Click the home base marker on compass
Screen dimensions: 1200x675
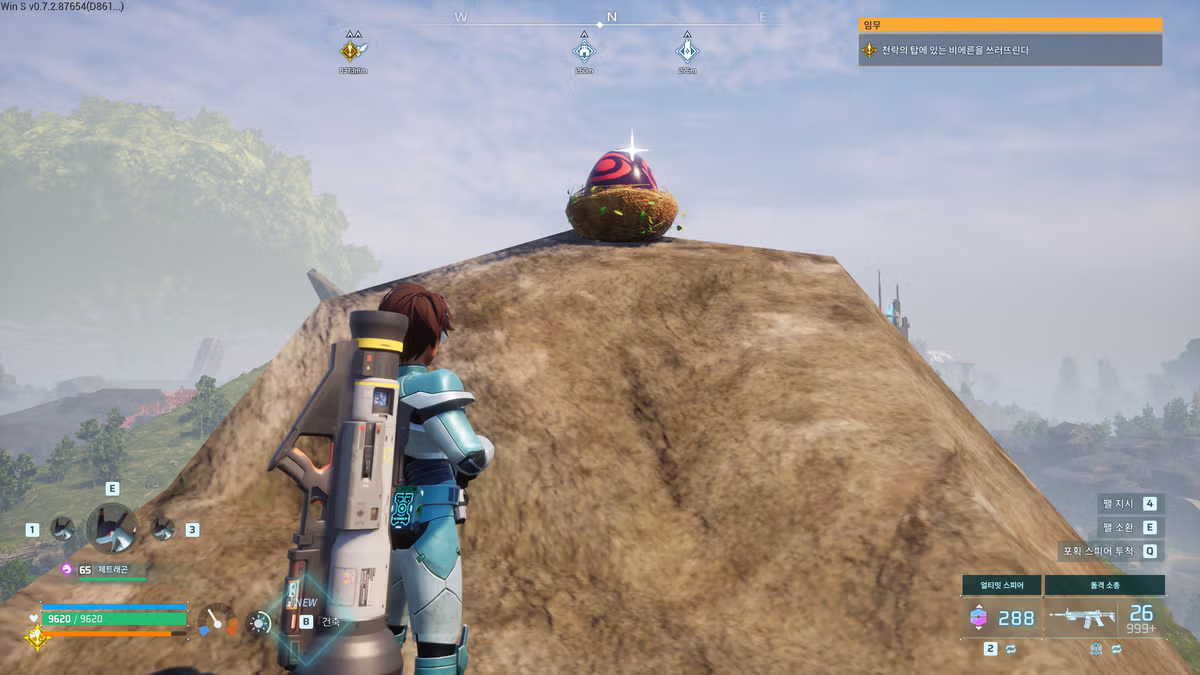[x=584, y=50]
